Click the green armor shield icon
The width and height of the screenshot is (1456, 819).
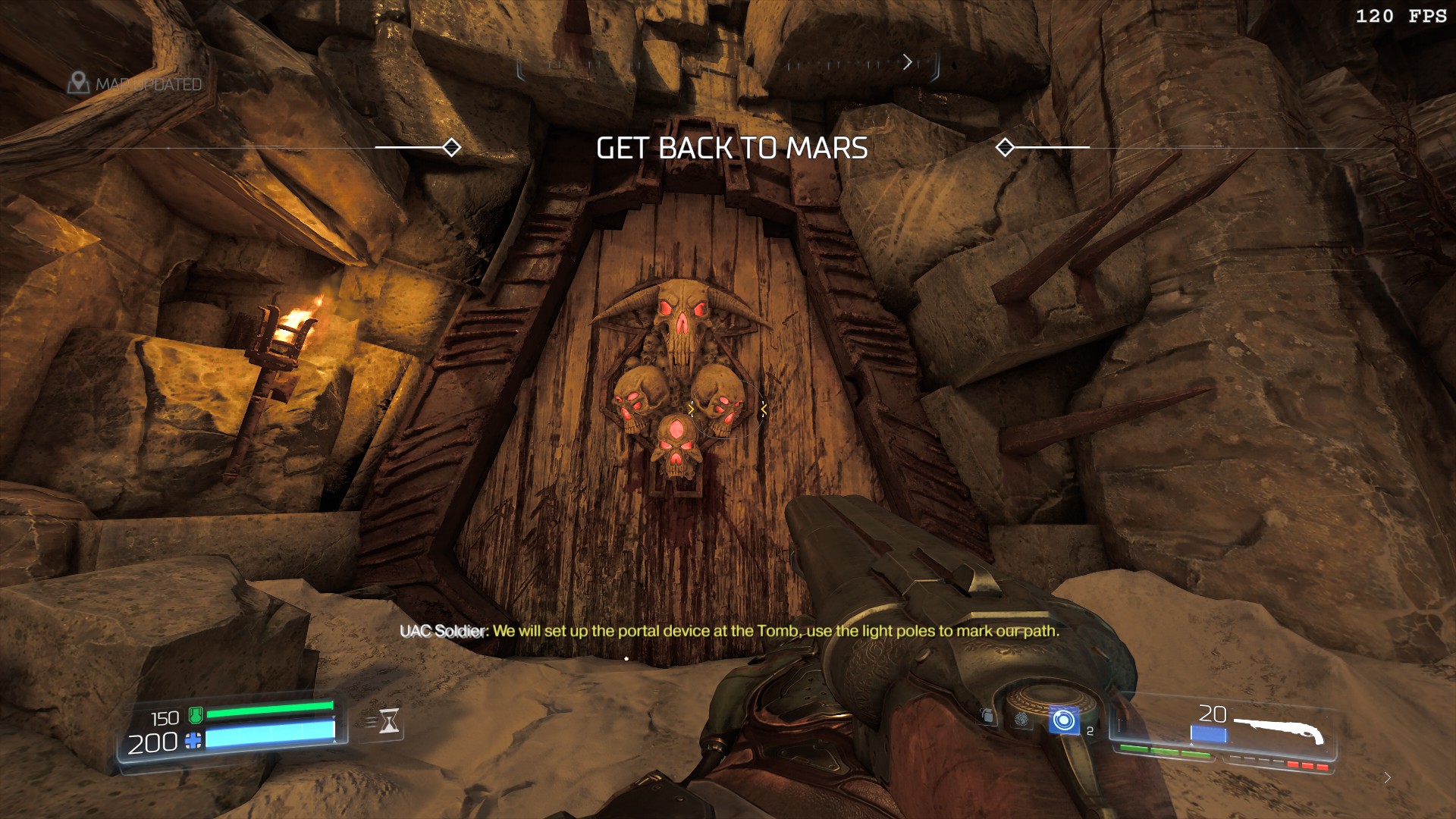click(196, 714)
